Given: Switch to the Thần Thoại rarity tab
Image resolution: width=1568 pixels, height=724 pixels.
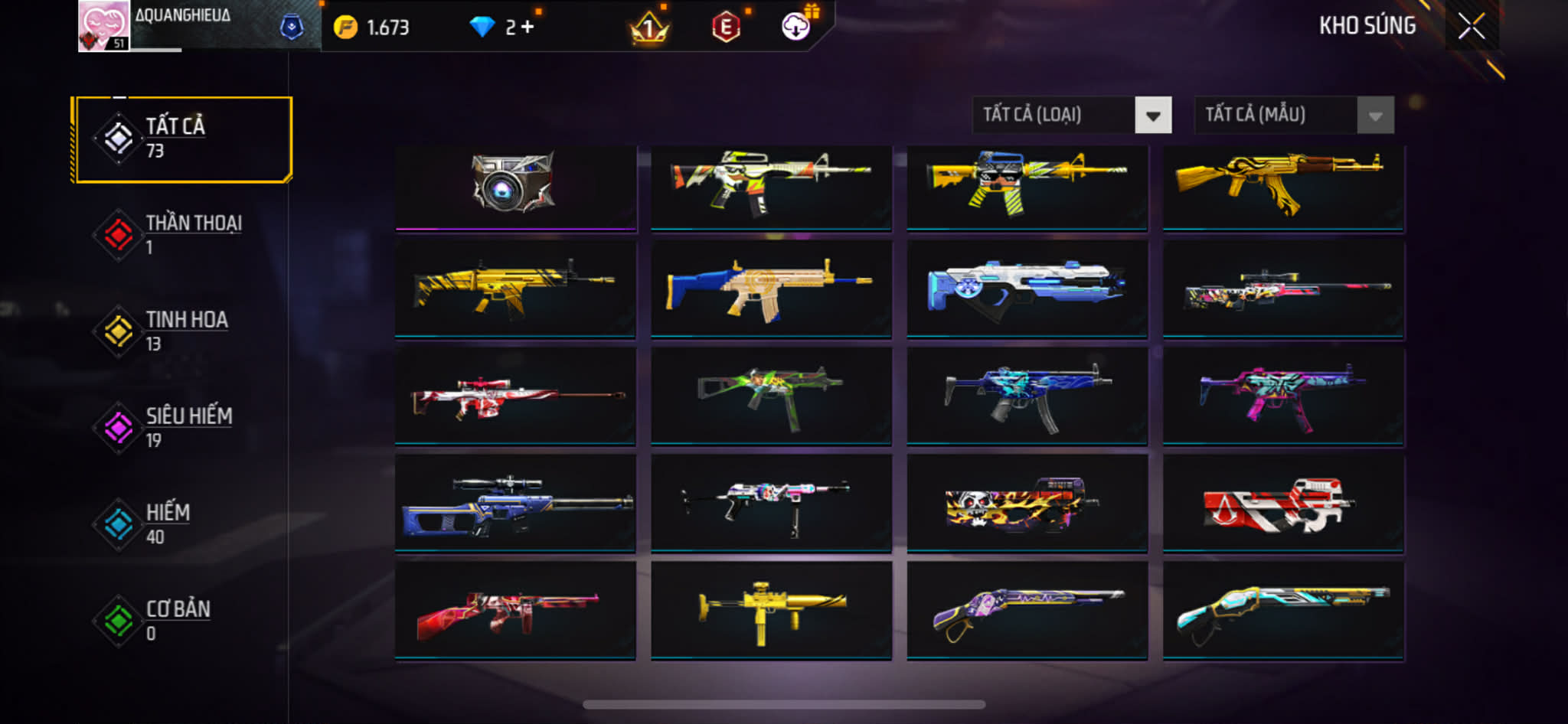Looking at the screenshot, I should pyautogui.click(x=182, y=235).
